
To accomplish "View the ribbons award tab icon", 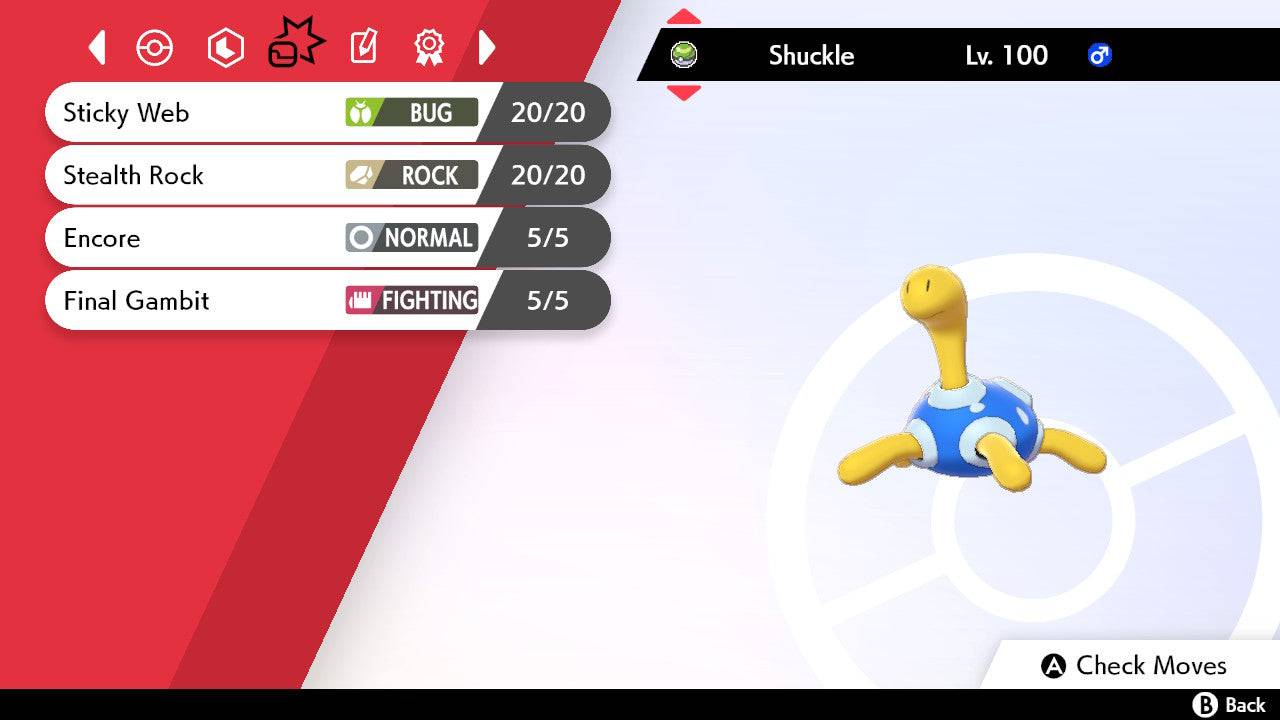I will tap(428, 47).
